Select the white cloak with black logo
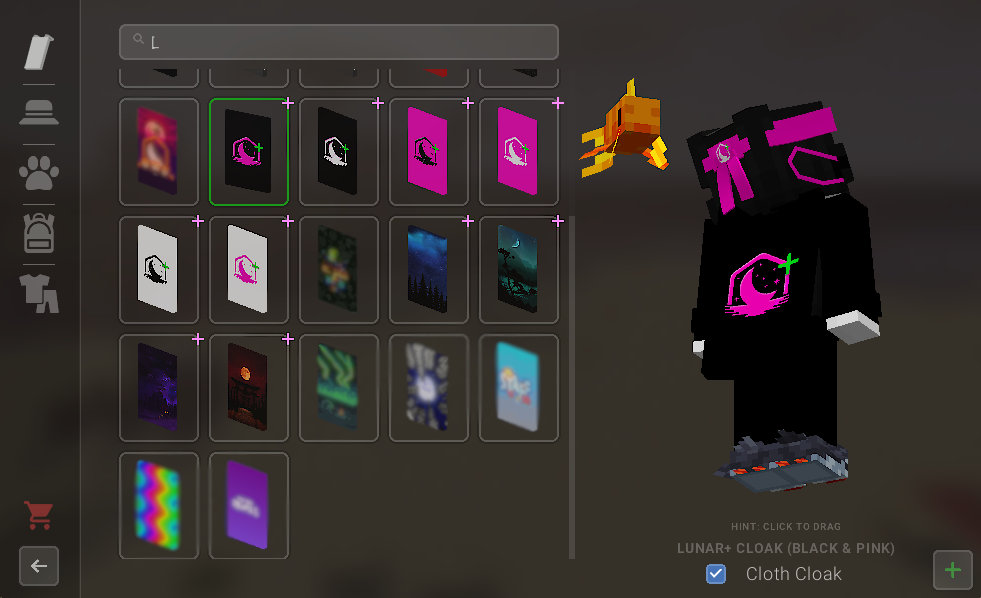The width and height of the screenshot is (981, 598). [159, 269]
